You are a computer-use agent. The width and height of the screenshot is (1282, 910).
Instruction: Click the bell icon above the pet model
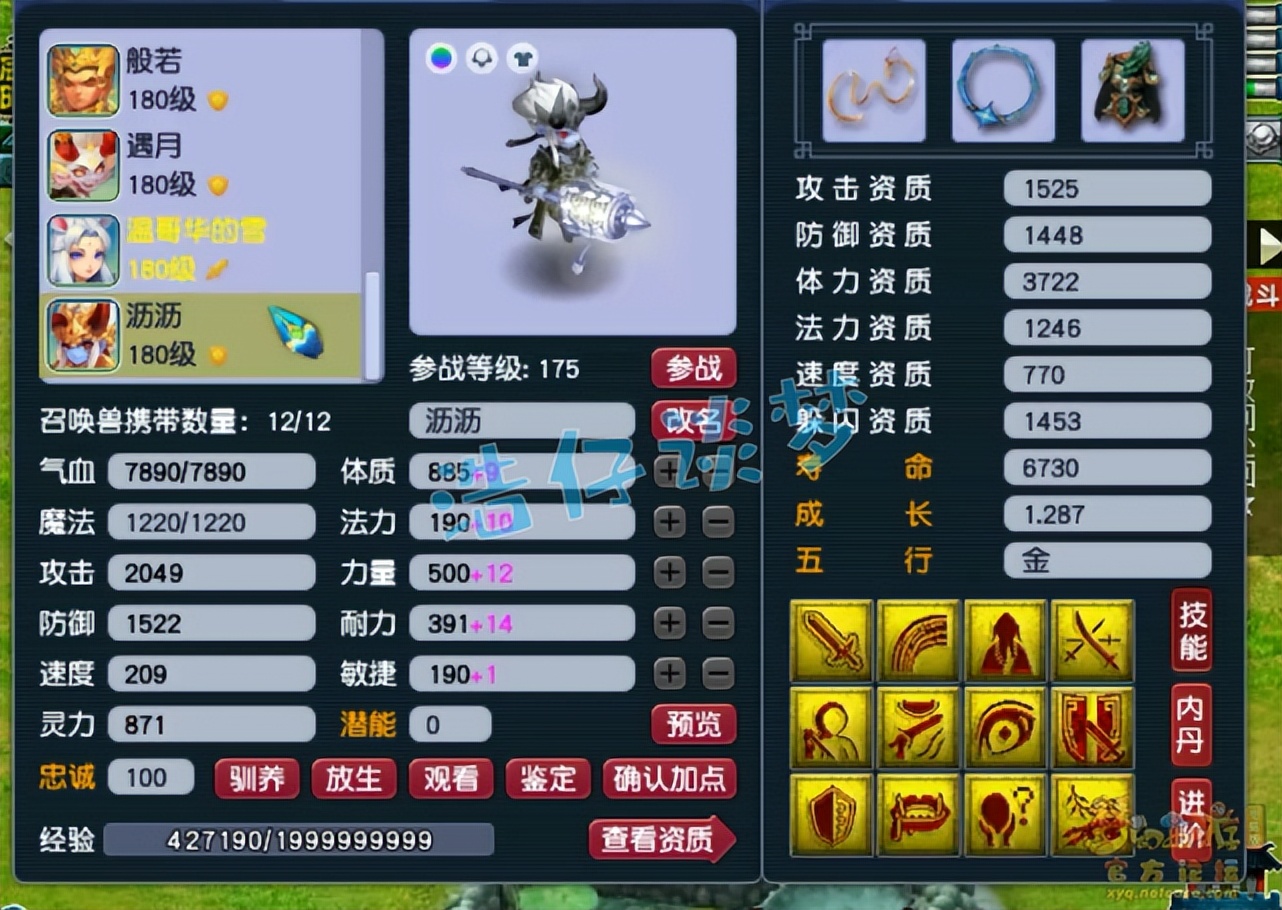[x=481, y=58]
